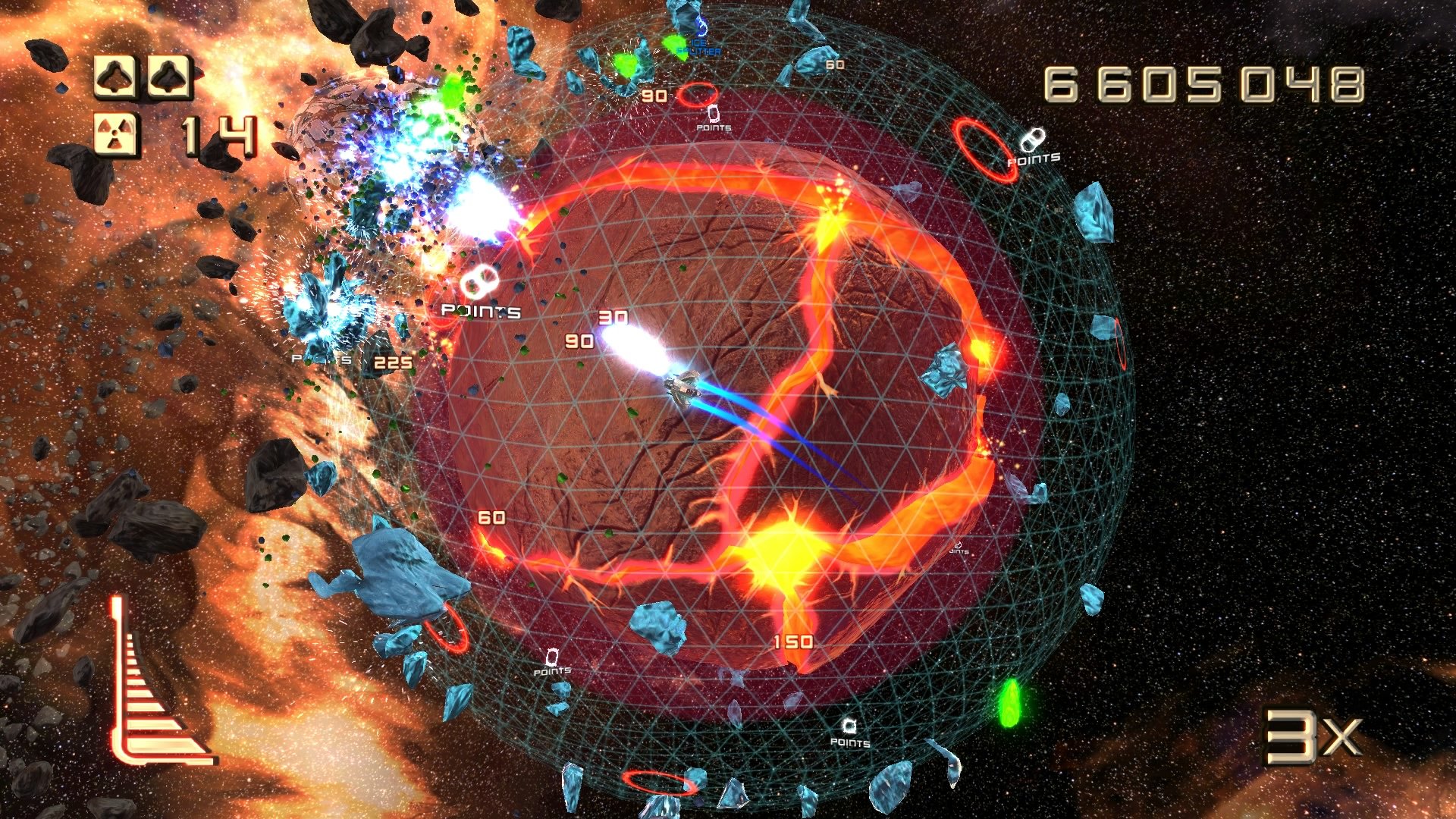Click the POINTS capsule beside the red ring top-right

[x=1033, y=138]
